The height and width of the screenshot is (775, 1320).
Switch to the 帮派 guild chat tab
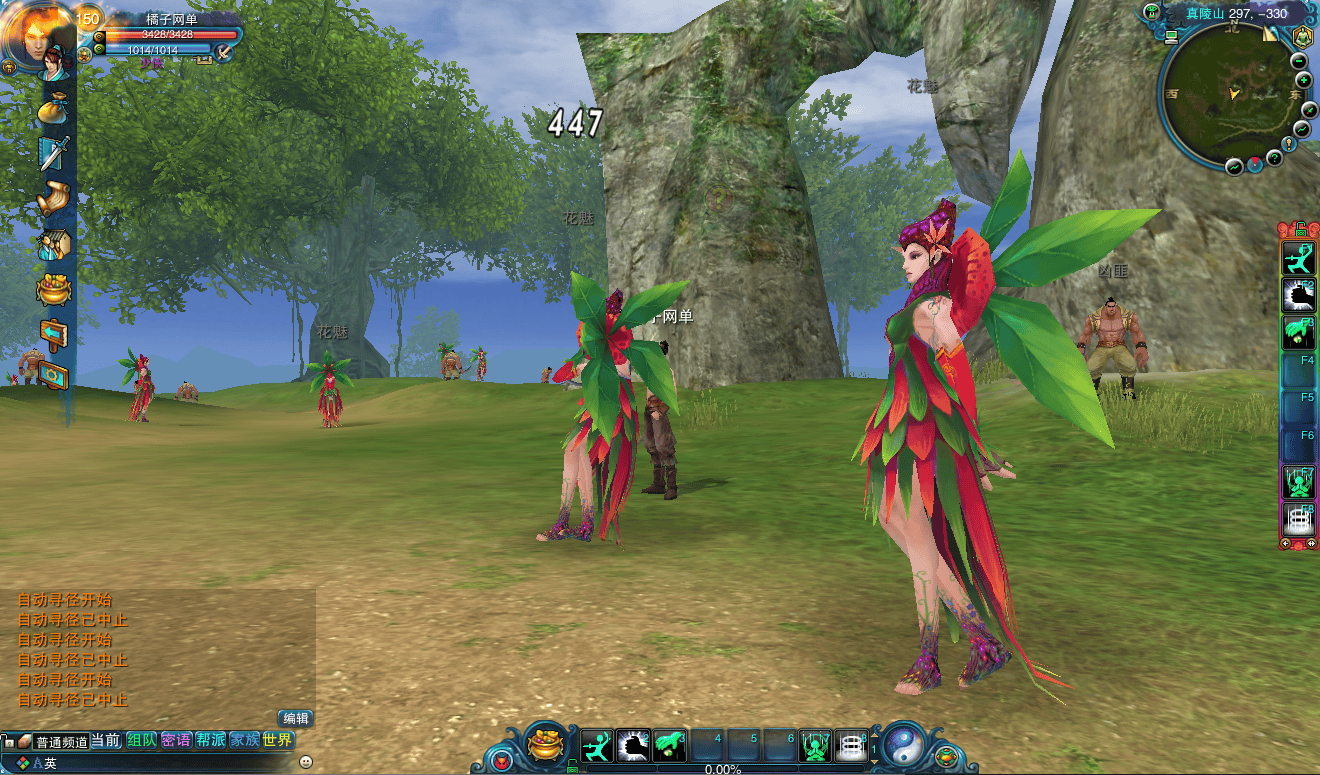pyautogui.click(x=210, y=741)
